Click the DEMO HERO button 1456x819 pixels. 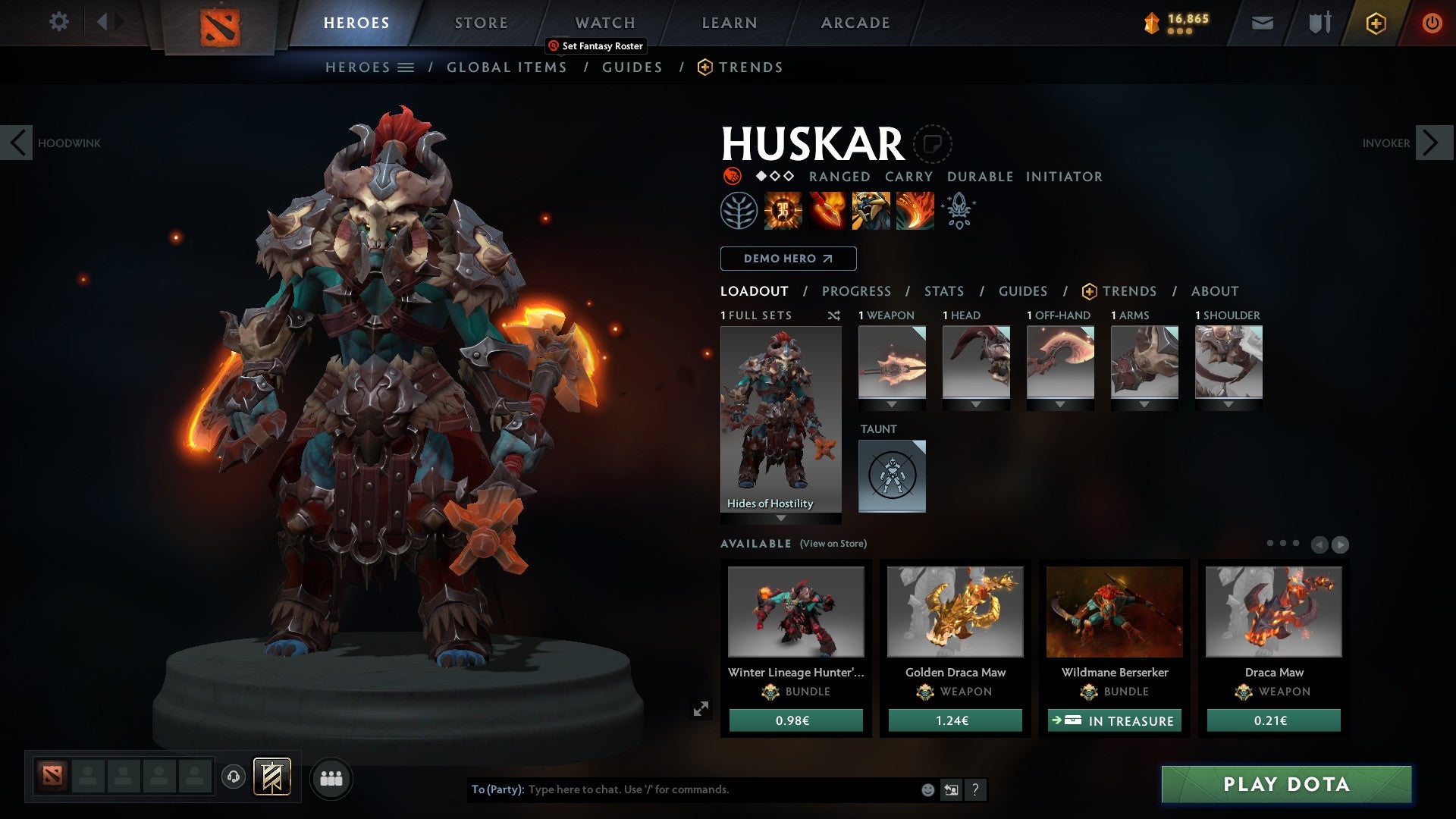[x=787, y=259]
